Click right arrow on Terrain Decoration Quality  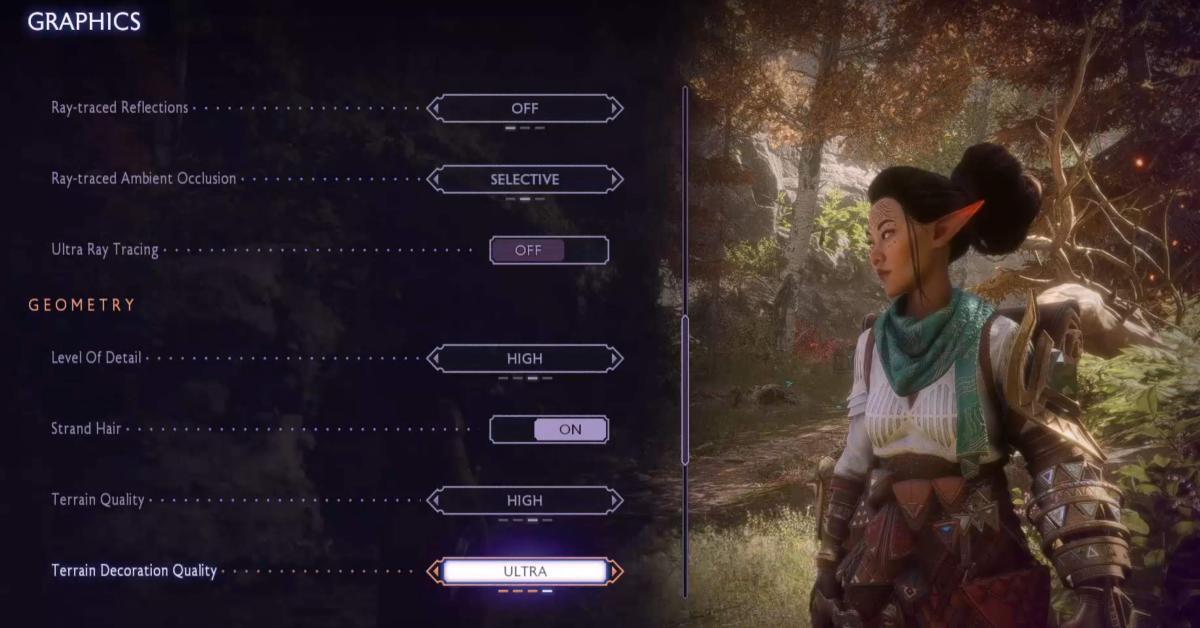[x=616, y=571]
